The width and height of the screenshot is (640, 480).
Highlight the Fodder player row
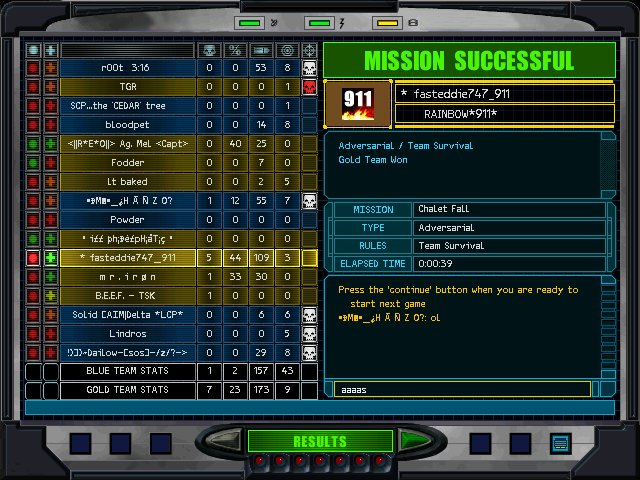tap(127, 163)
